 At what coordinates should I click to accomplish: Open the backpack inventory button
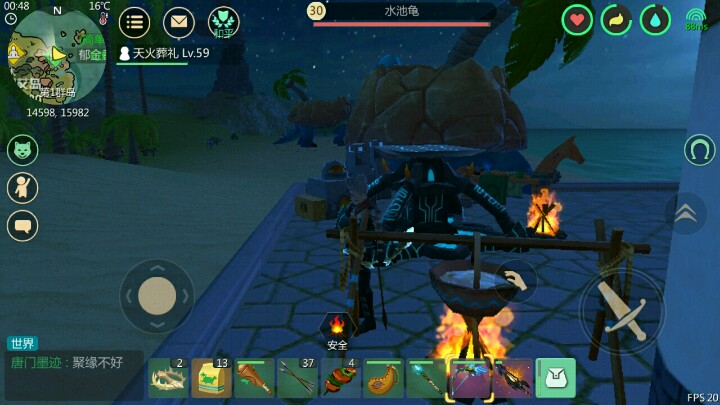pos(556,378)
